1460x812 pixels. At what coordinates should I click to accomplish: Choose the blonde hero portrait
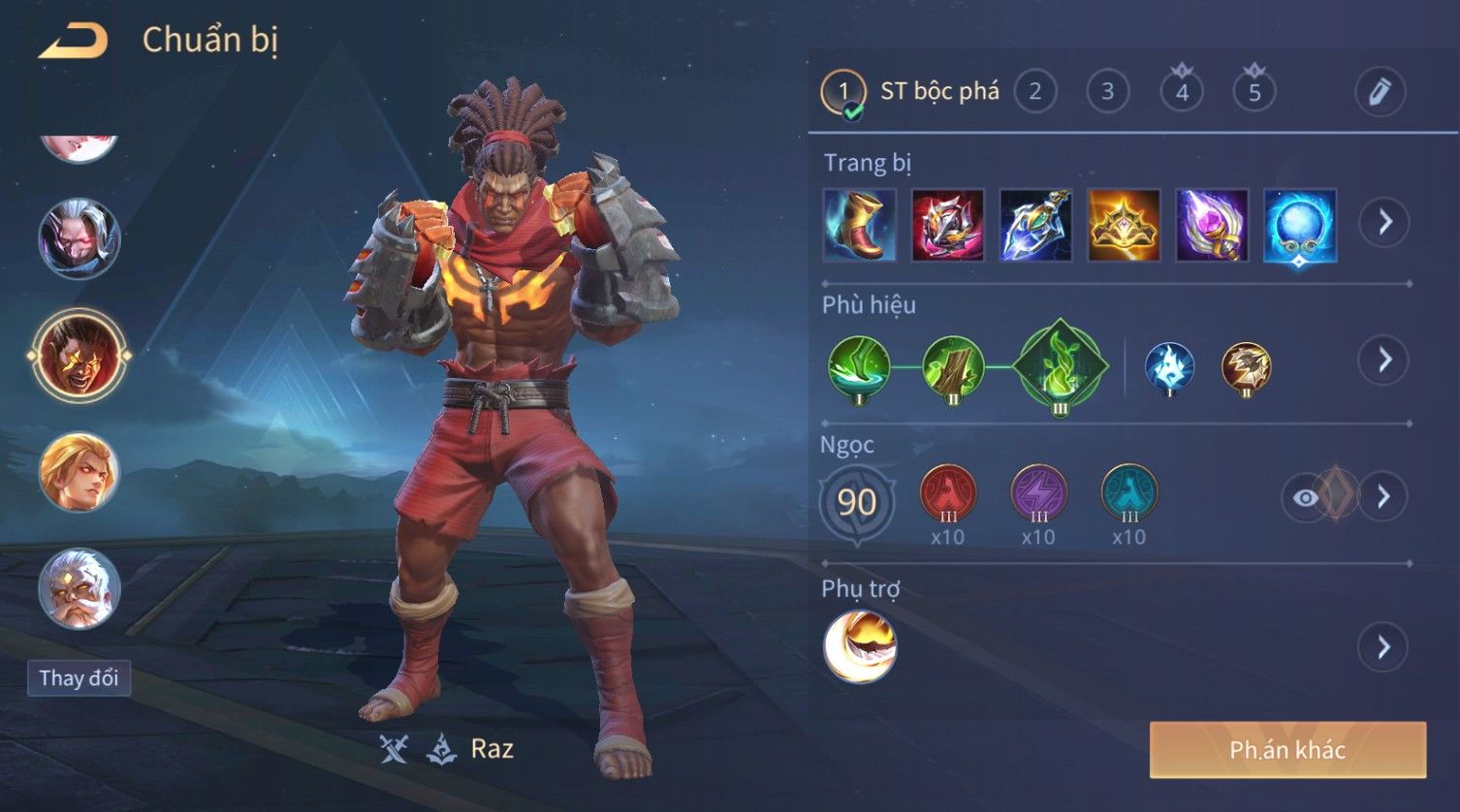79,473
